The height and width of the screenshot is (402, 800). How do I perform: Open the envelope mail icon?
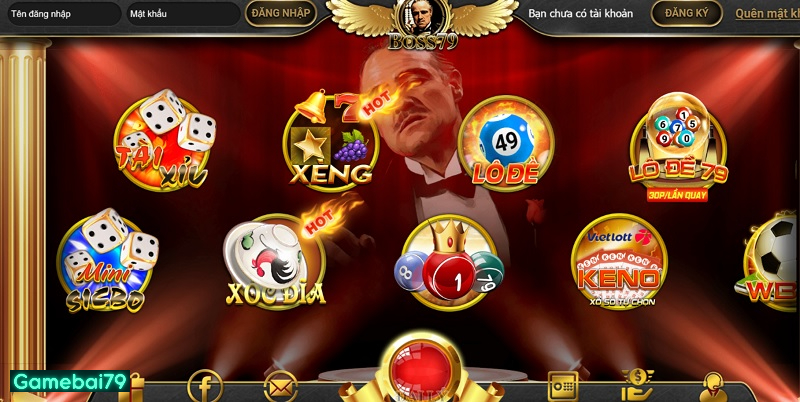coord(281,386)
